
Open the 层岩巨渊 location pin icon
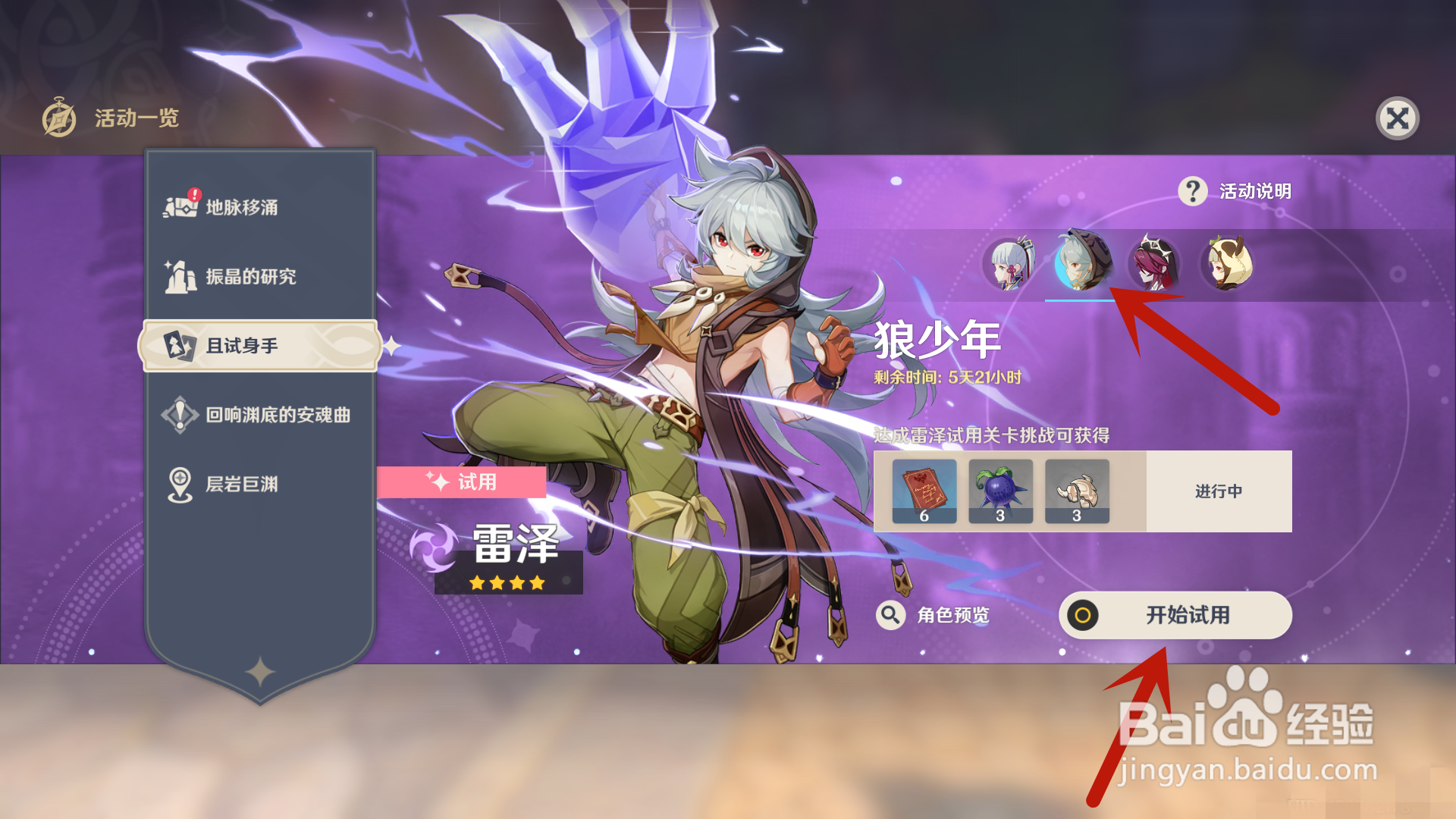tap(180, 483)
